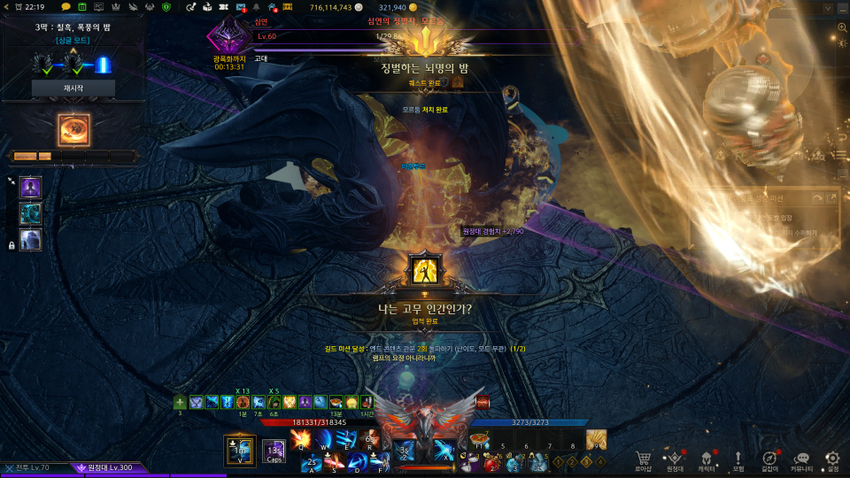Image resolution: width=850 pixels, height=478 pixels.
Task: Open the 설정 settings gear
Action: (x=832, y=459)
